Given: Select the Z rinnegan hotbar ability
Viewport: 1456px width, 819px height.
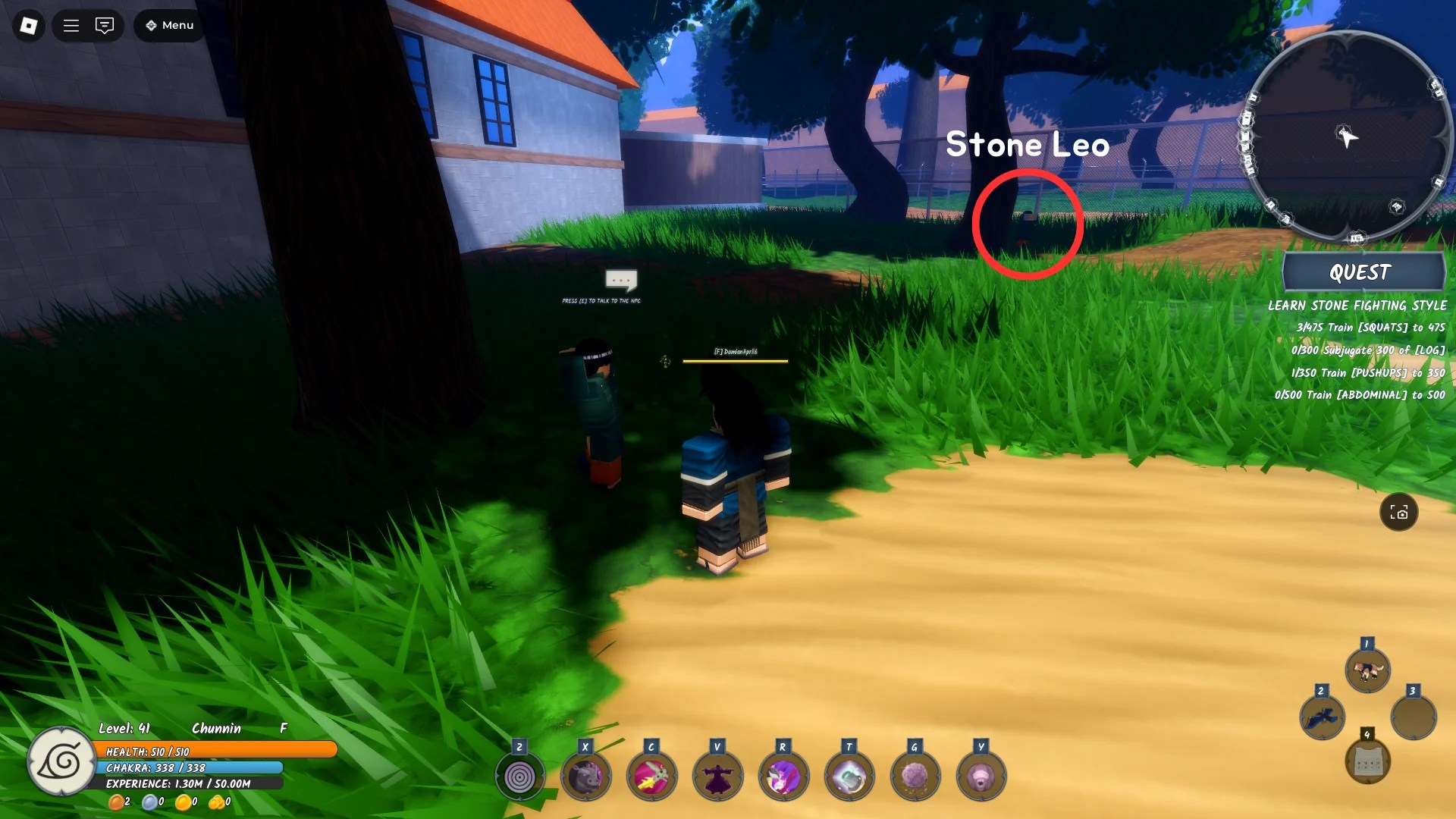Looking at the screenshot, I should click(x=519, y=775).
